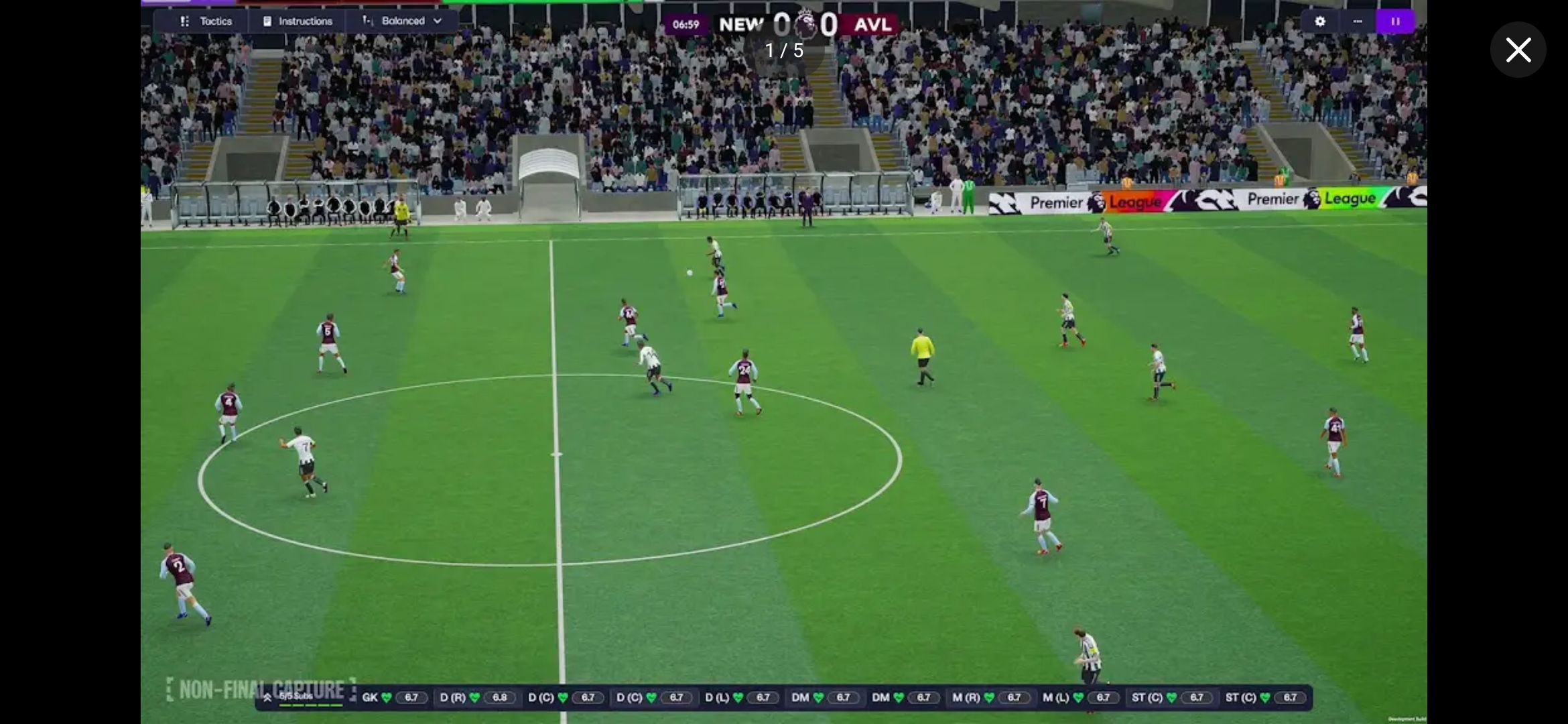
Task: Expand the 5/5 Subs panel
Action: coord(289,697)
